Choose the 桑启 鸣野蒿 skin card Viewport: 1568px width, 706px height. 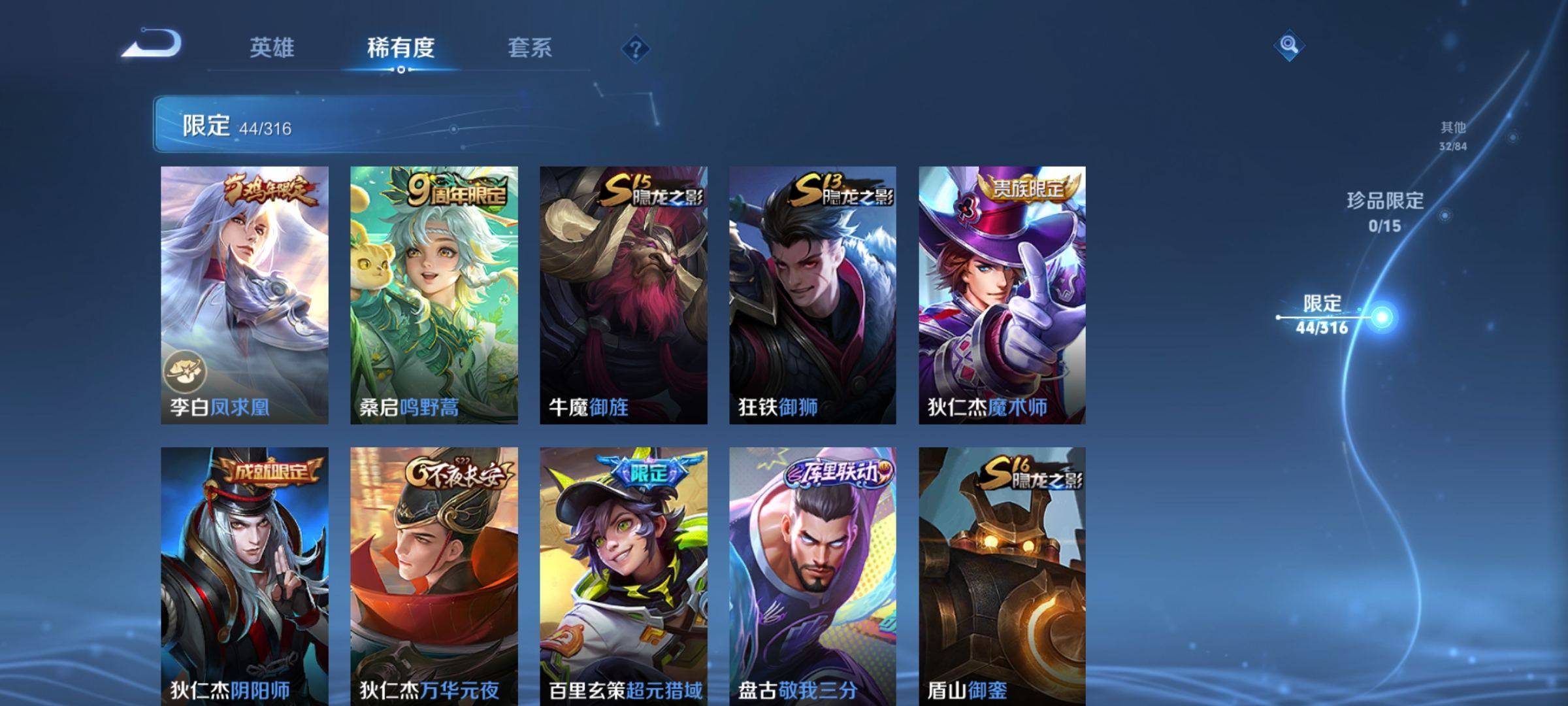[x=434, y=295]
